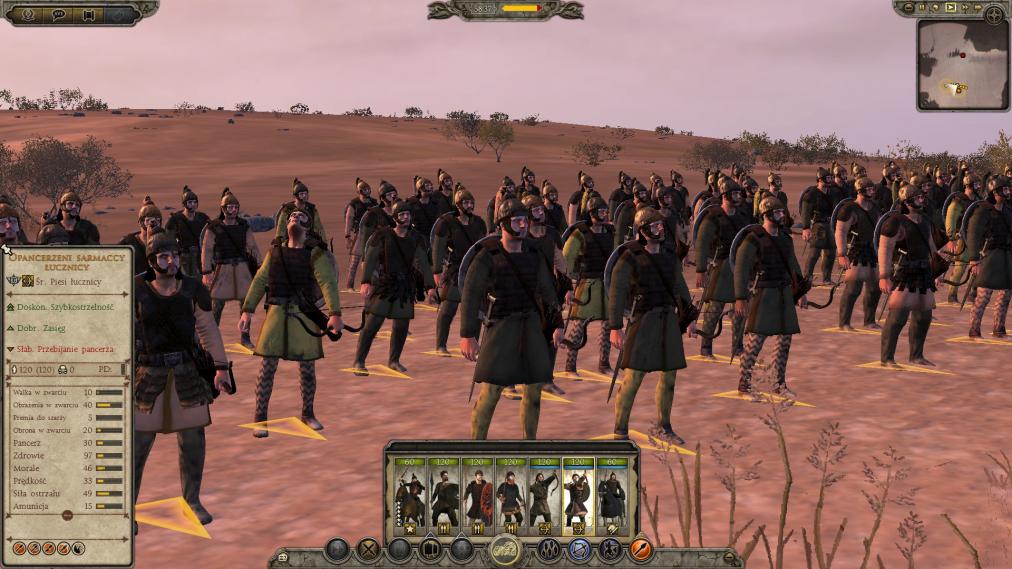Toggle the running archer skirmish button
Image resolution: width=1012 pixels, height=569 pixels.
point(610,549)
